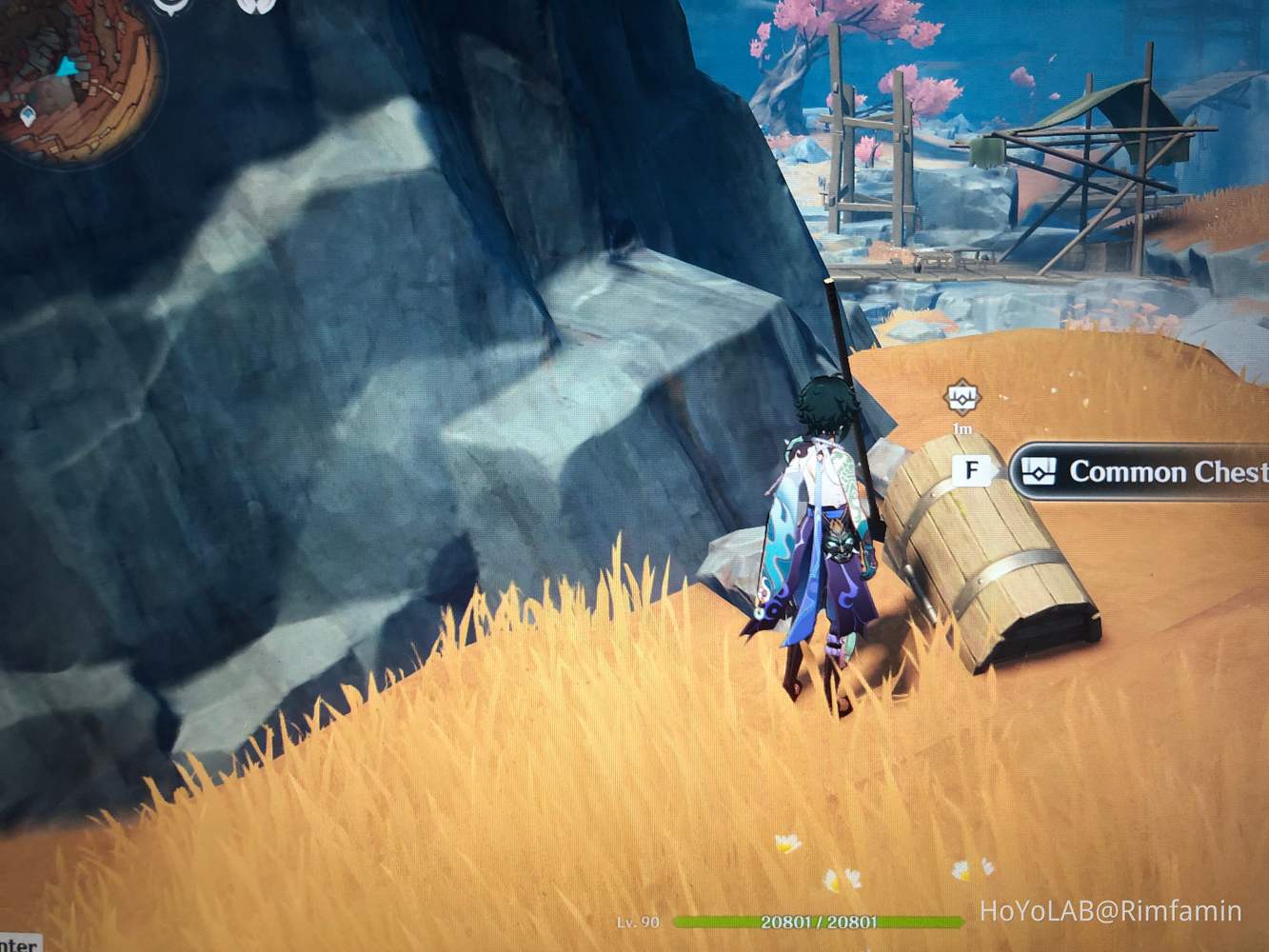The height and width of the screenshot is (952, 1269).
Task: Click the chest icon inside the Common Chest label
Action: coord(1040,471)
